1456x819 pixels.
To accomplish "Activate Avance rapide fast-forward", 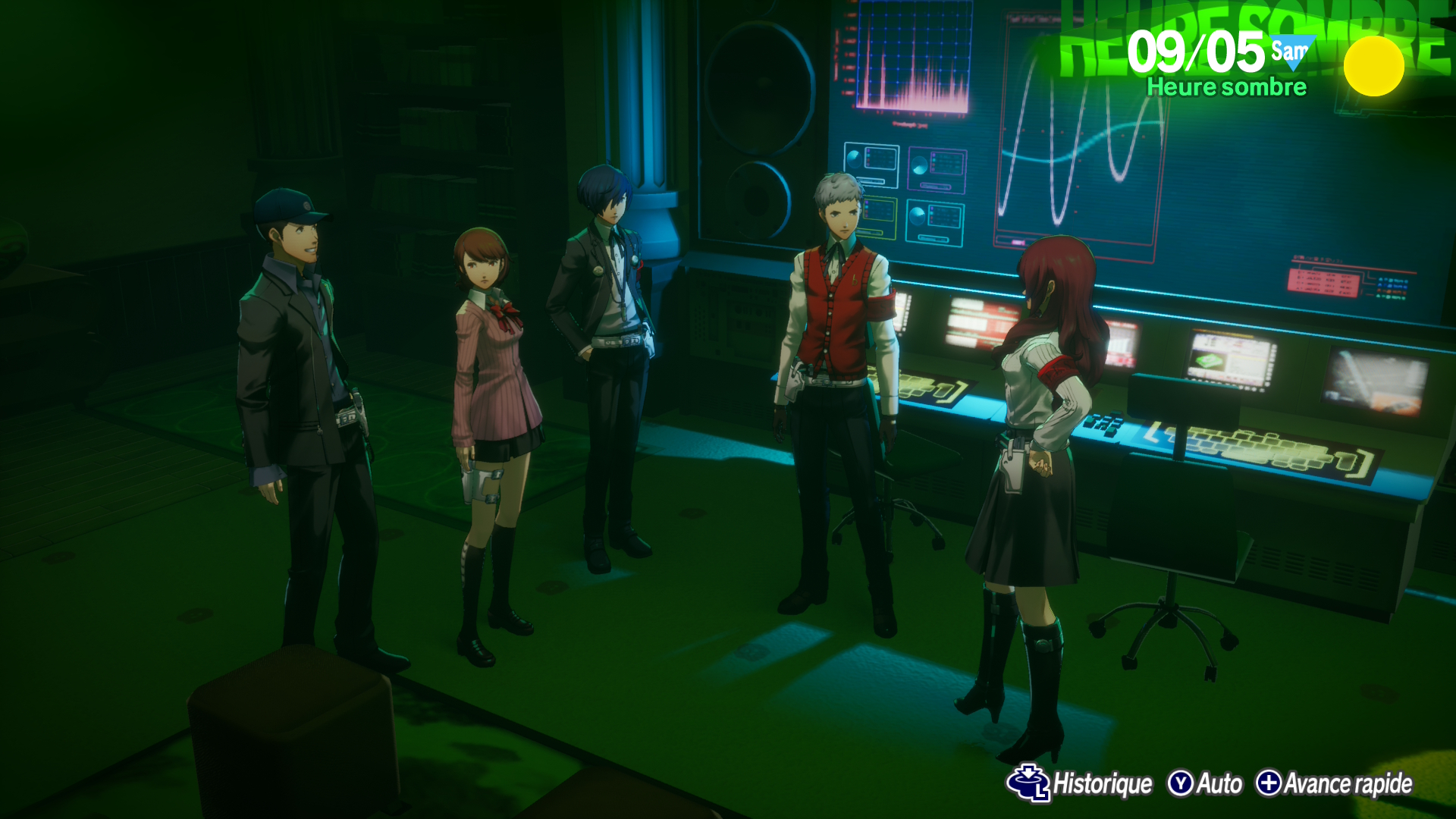I will 1335,783.
